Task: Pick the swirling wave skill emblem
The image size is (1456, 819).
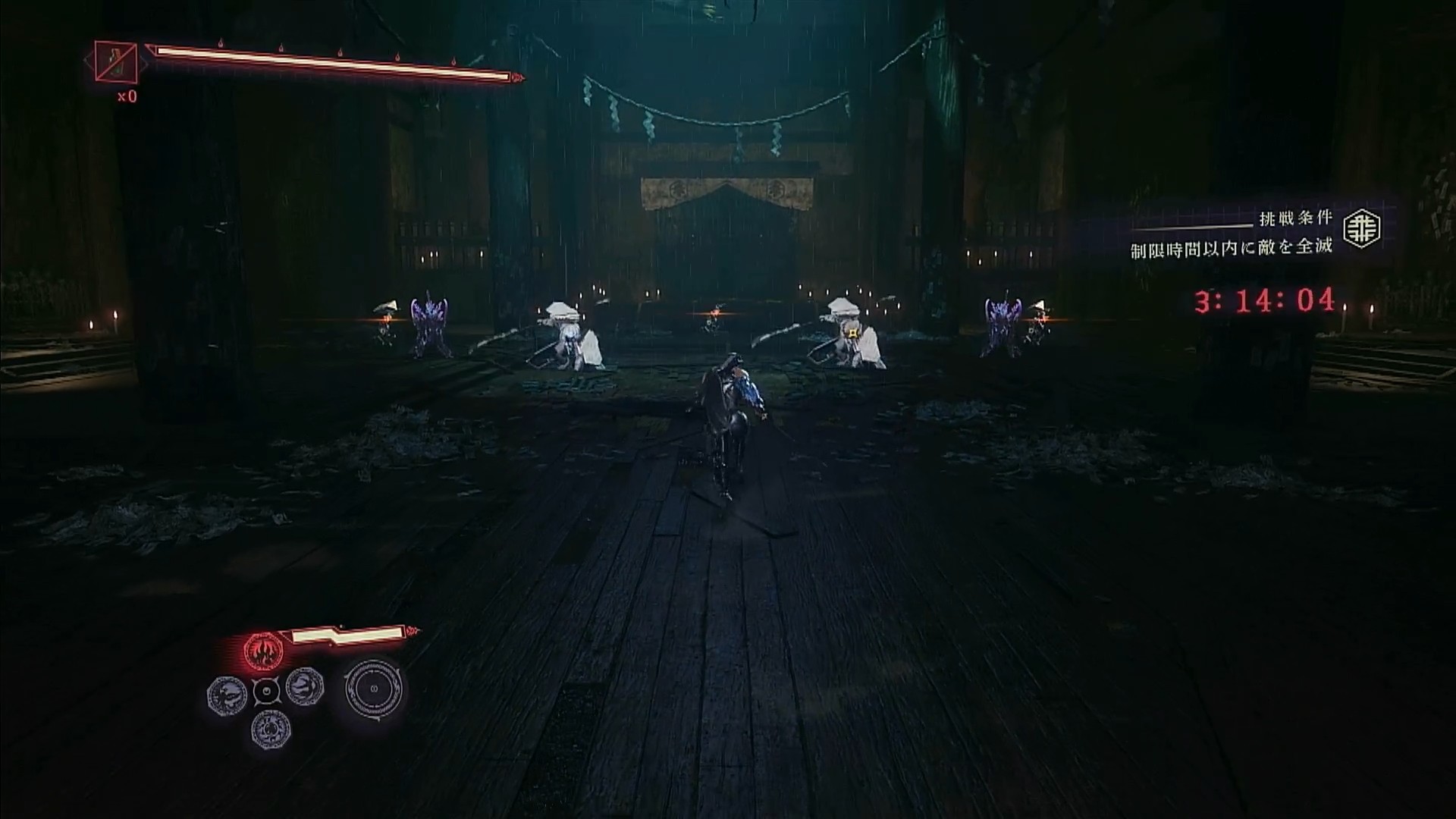Action: point(304,687)
